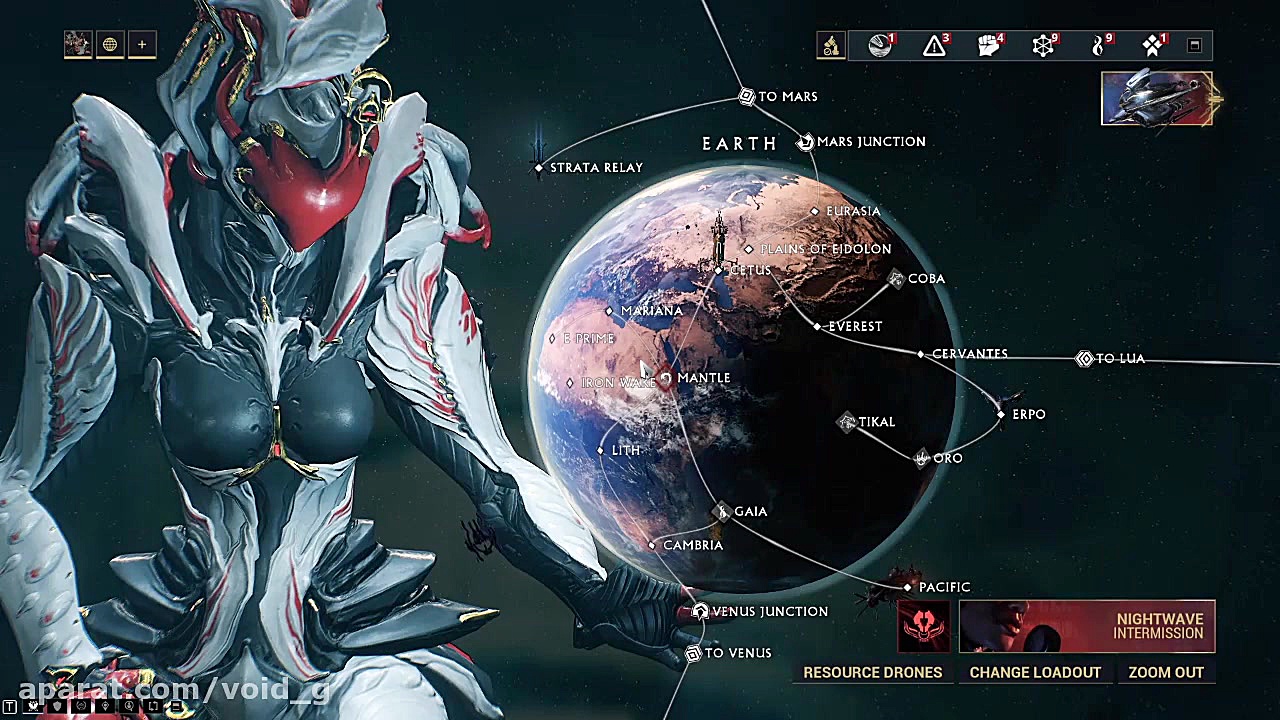Open the Nightwave Intermission panel
This screenshot has width=1280, height=720.
tap(1087, 626)
